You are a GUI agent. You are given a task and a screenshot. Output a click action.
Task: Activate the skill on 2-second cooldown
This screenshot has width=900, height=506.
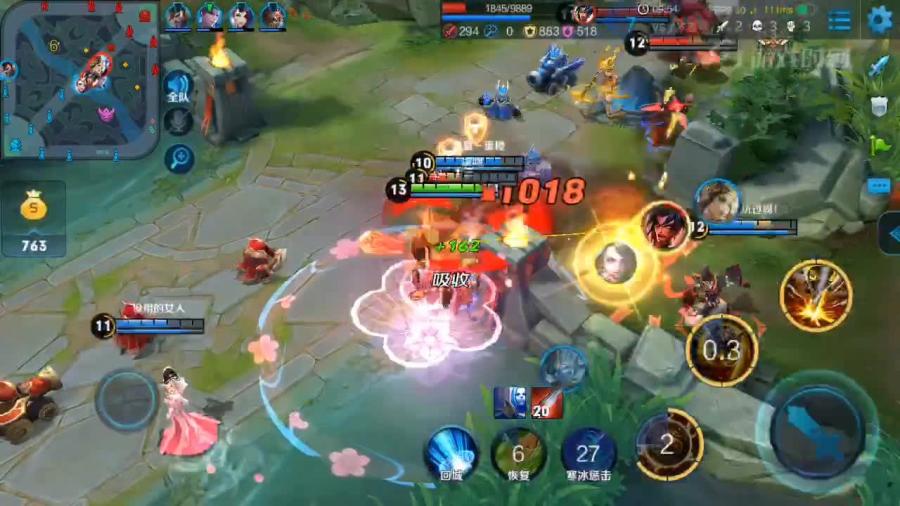668,445
